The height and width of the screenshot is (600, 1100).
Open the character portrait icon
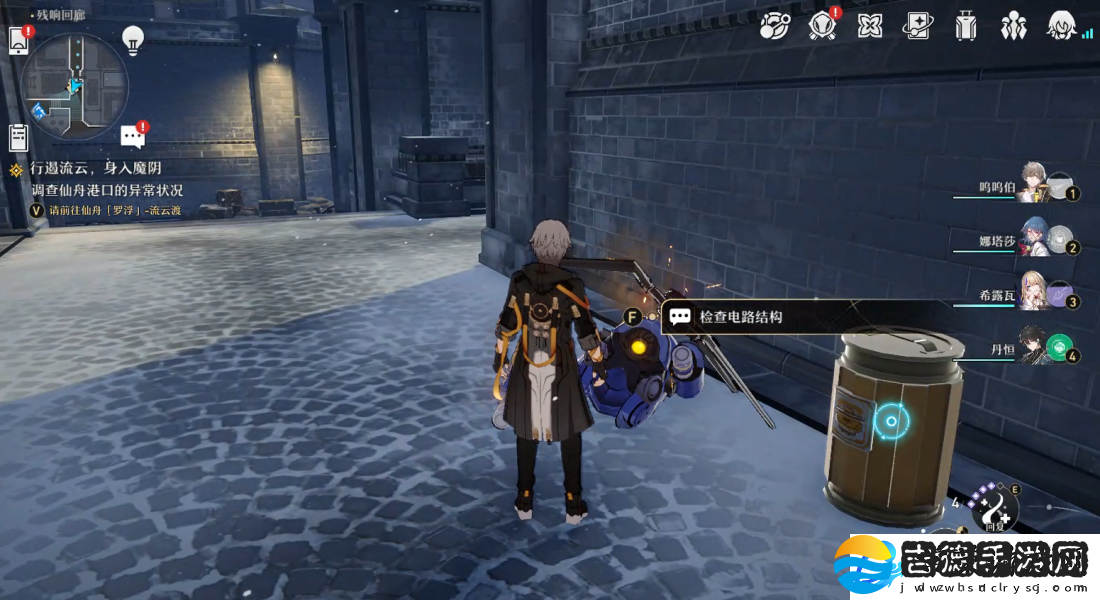click(1060, 26)
